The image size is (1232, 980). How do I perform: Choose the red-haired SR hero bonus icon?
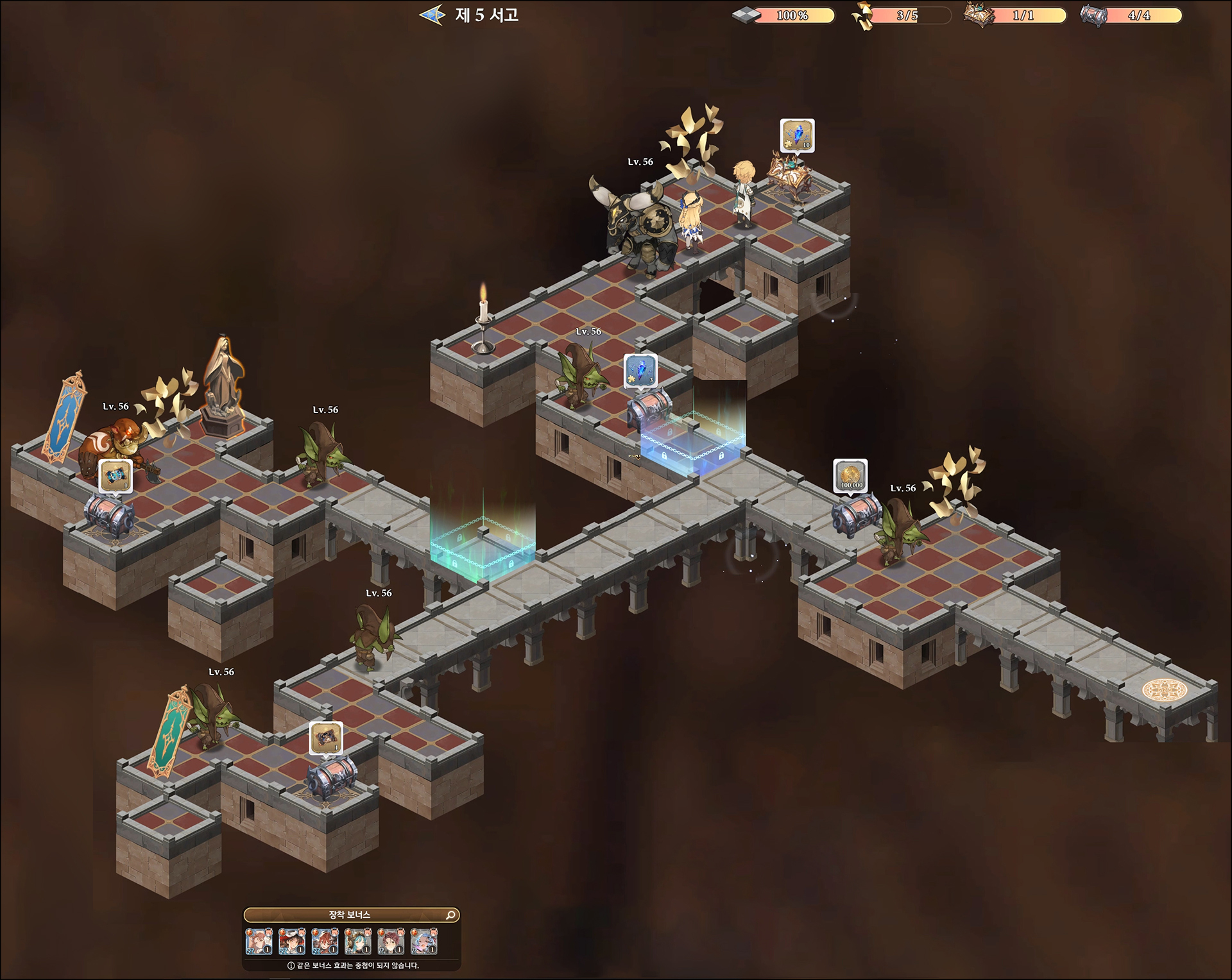pos(325,942)
